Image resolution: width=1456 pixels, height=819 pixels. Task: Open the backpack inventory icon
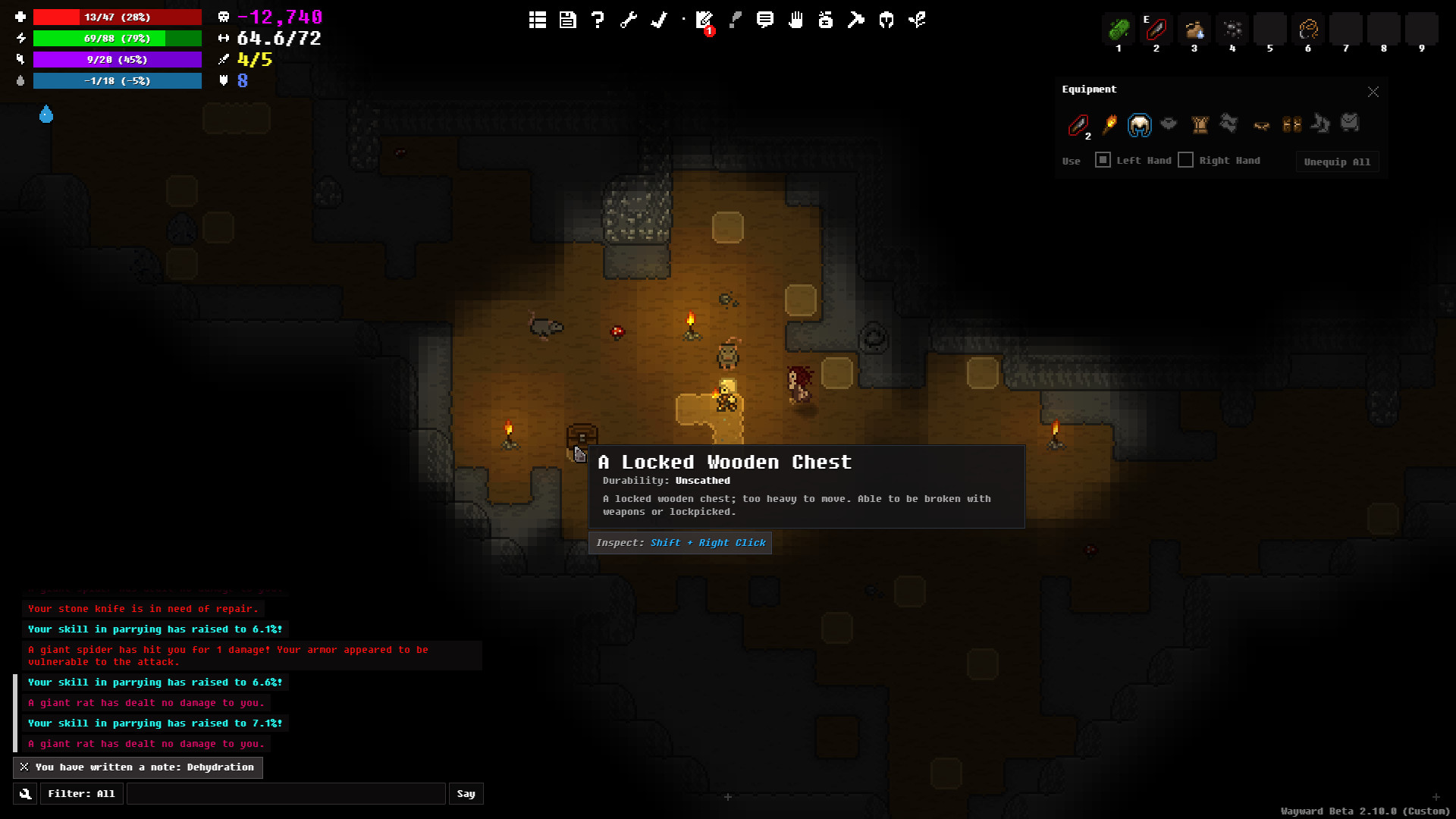click(826, 20)
